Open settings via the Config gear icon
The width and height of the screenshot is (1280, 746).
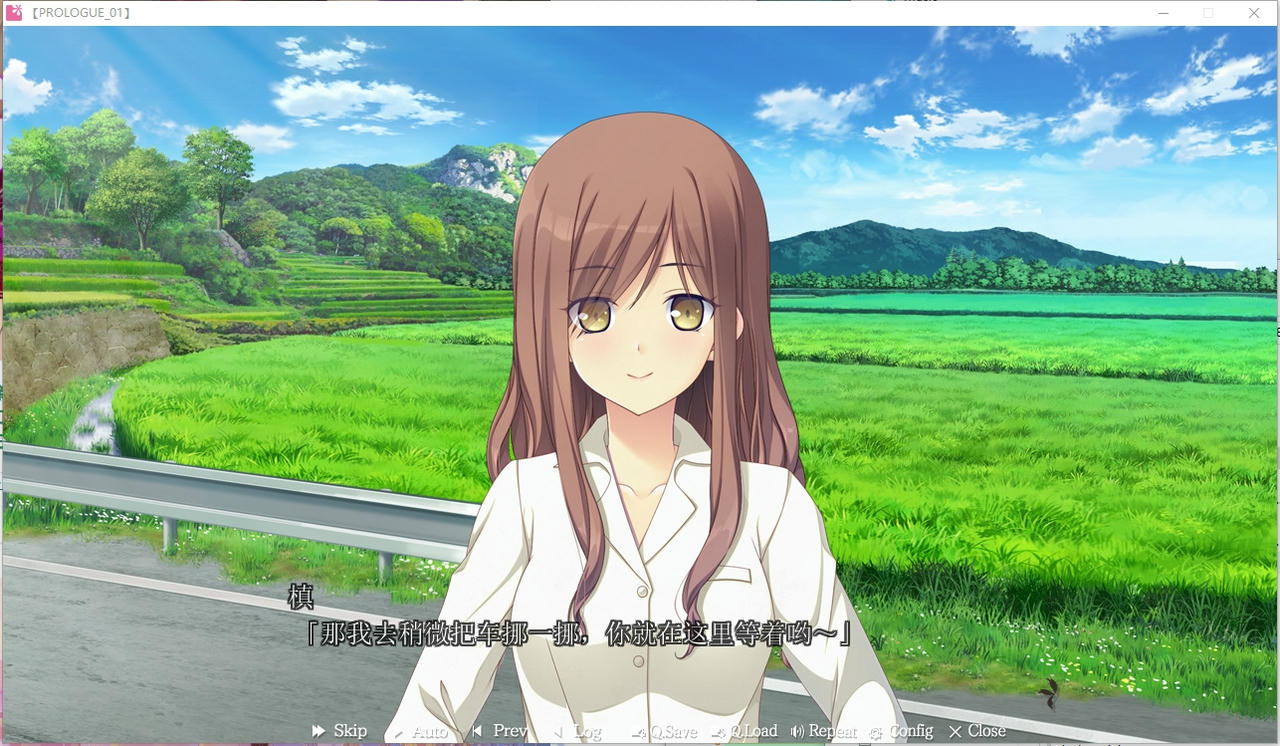[x=875, y=731]
